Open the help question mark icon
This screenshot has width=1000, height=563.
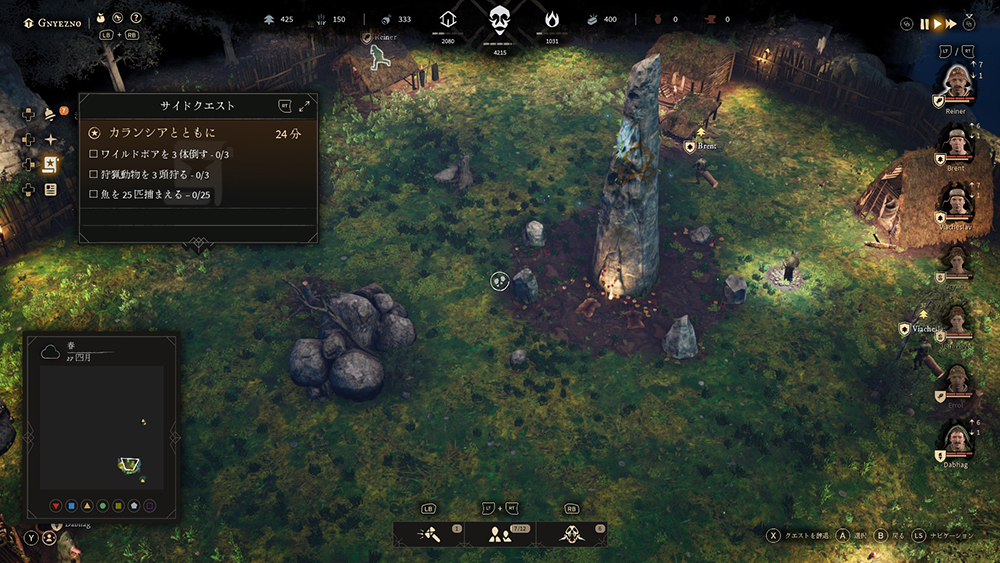click(136, 18)
